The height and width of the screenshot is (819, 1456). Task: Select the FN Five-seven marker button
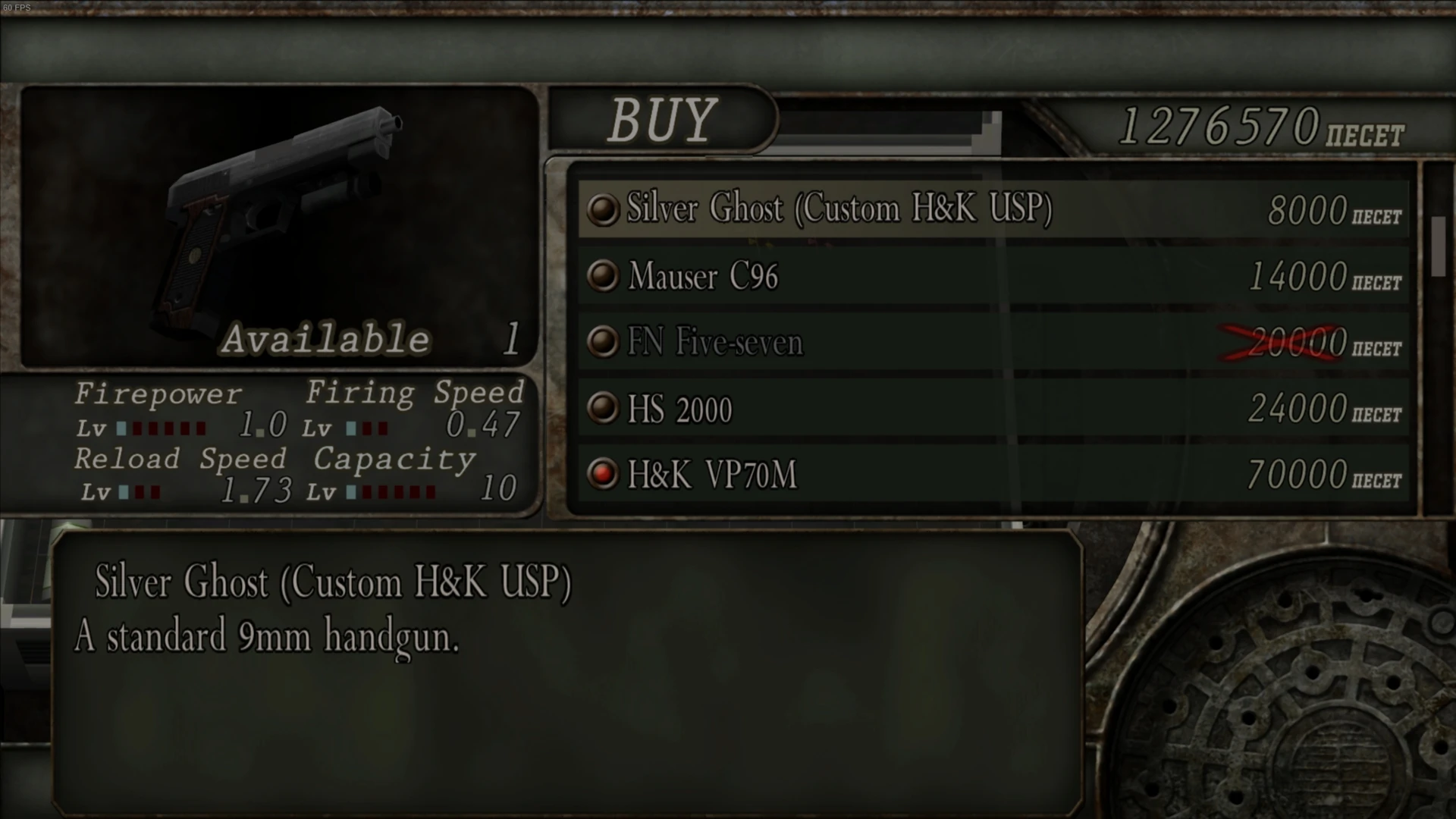[603, 342]
